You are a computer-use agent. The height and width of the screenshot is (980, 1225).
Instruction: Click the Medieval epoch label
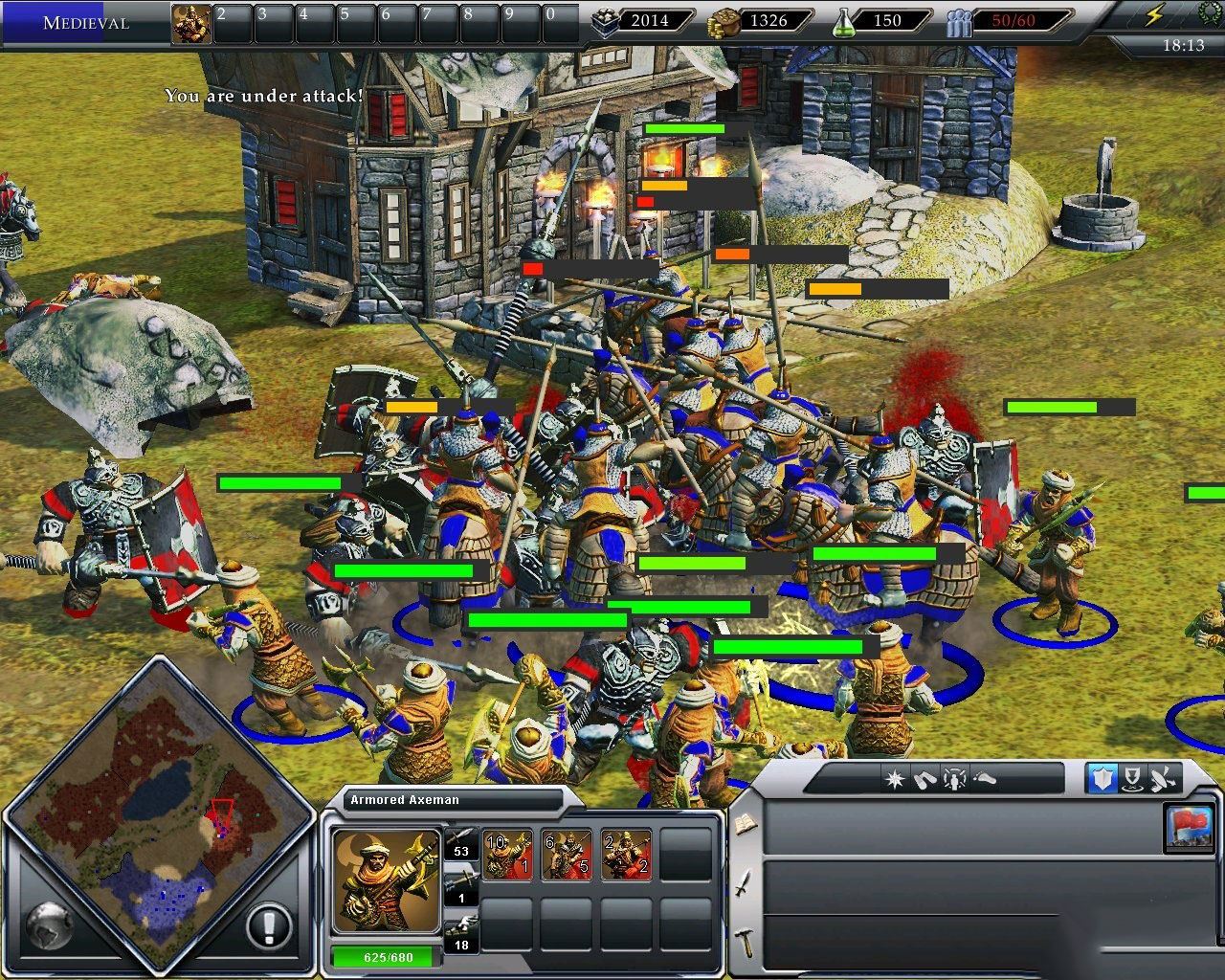point(85,22)
